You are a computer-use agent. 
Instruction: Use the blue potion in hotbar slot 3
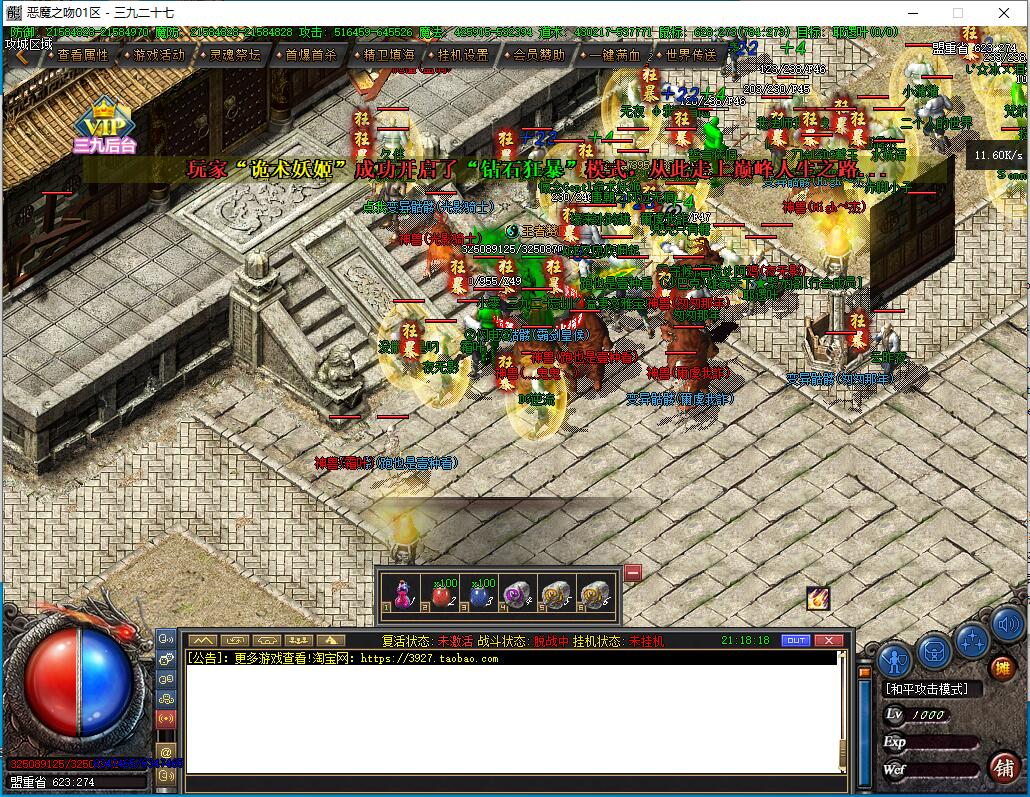(x=478, y=594)
